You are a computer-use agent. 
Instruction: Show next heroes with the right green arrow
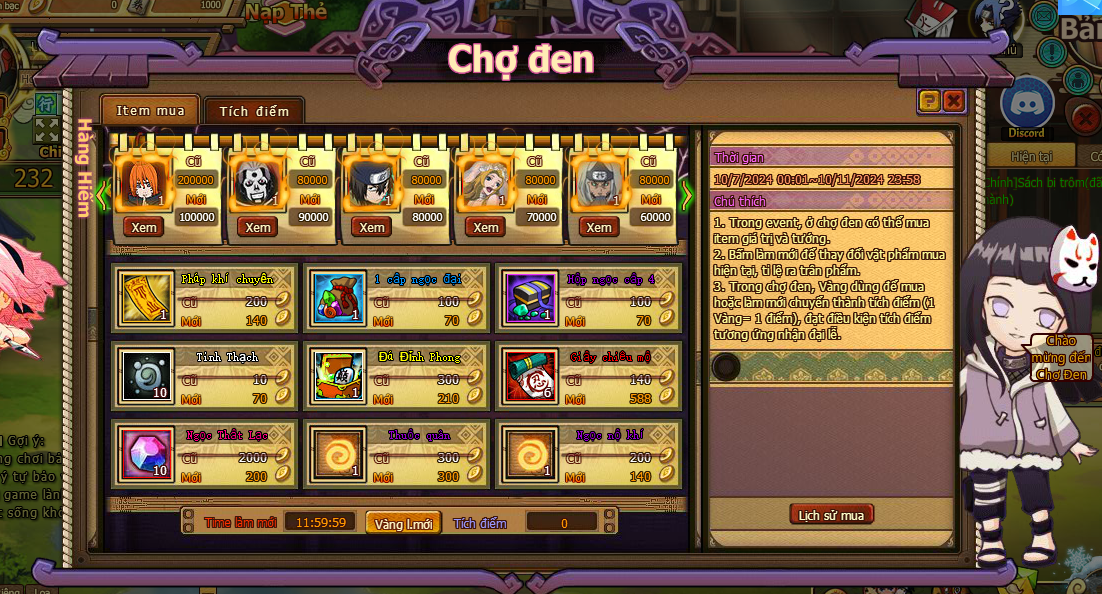[686, 194]
